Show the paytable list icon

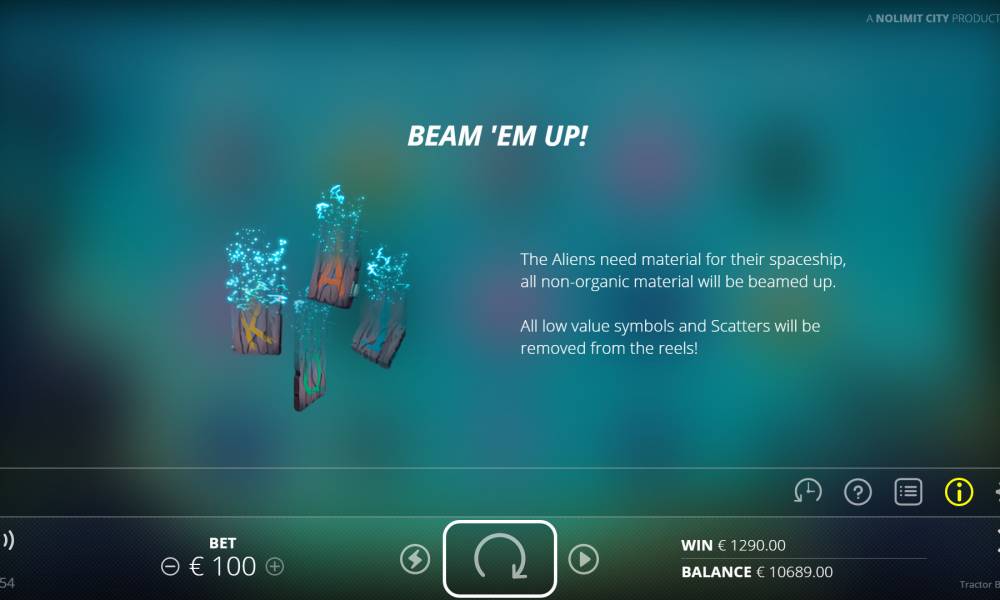(x=908, y=491)
